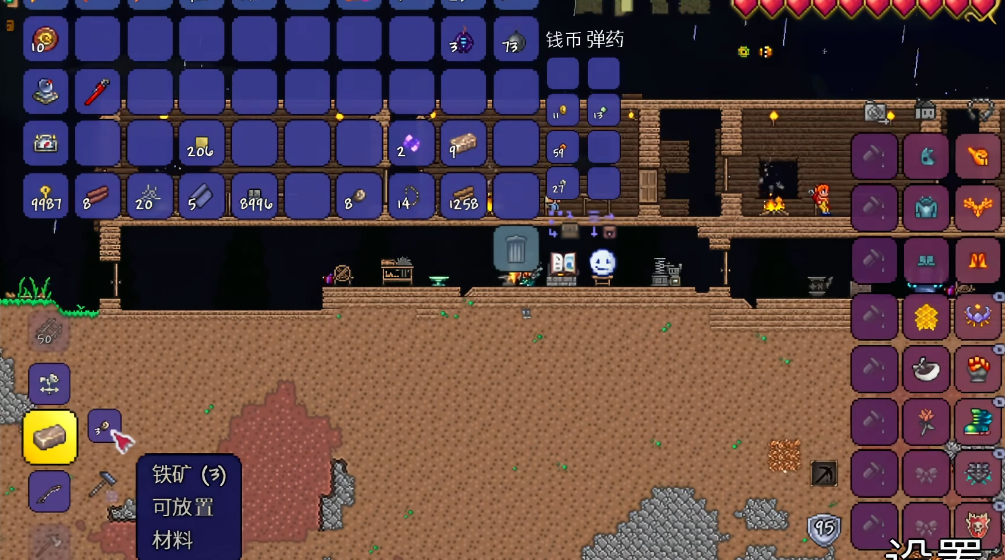1005x560 pixels.
Task: Open the bestiary book icon
Action: [x=563, y=264]
